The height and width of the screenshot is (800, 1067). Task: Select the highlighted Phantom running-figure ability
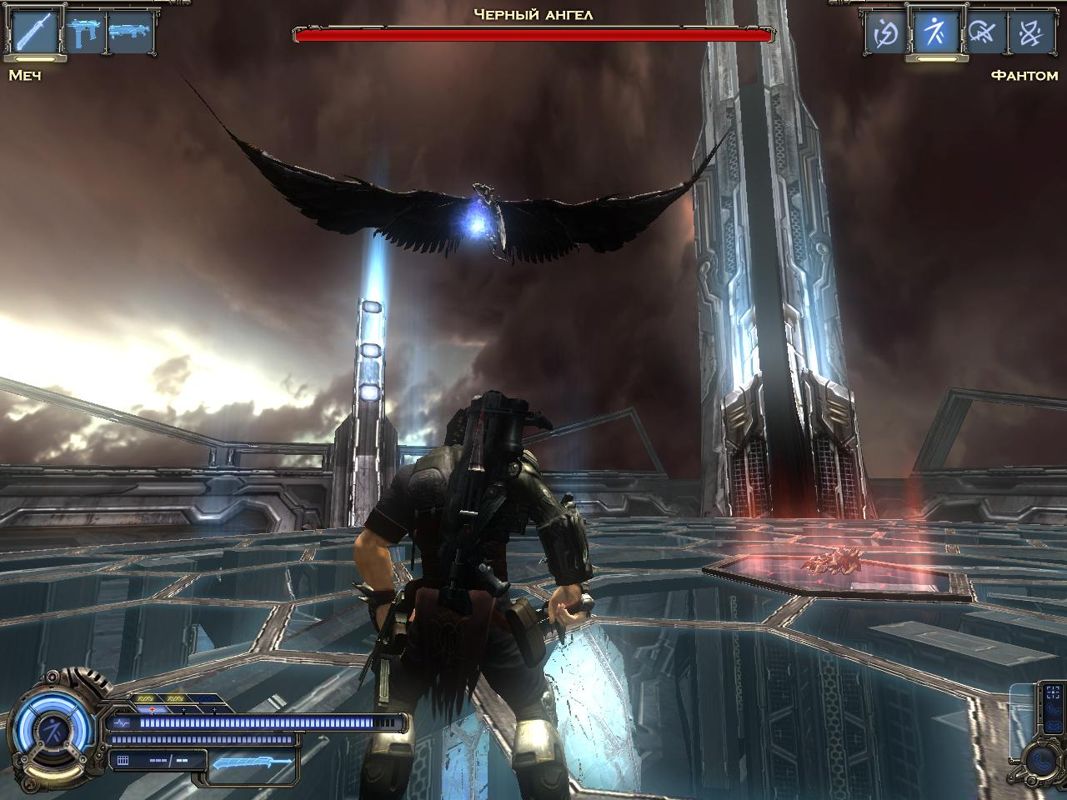pos(935,32)
